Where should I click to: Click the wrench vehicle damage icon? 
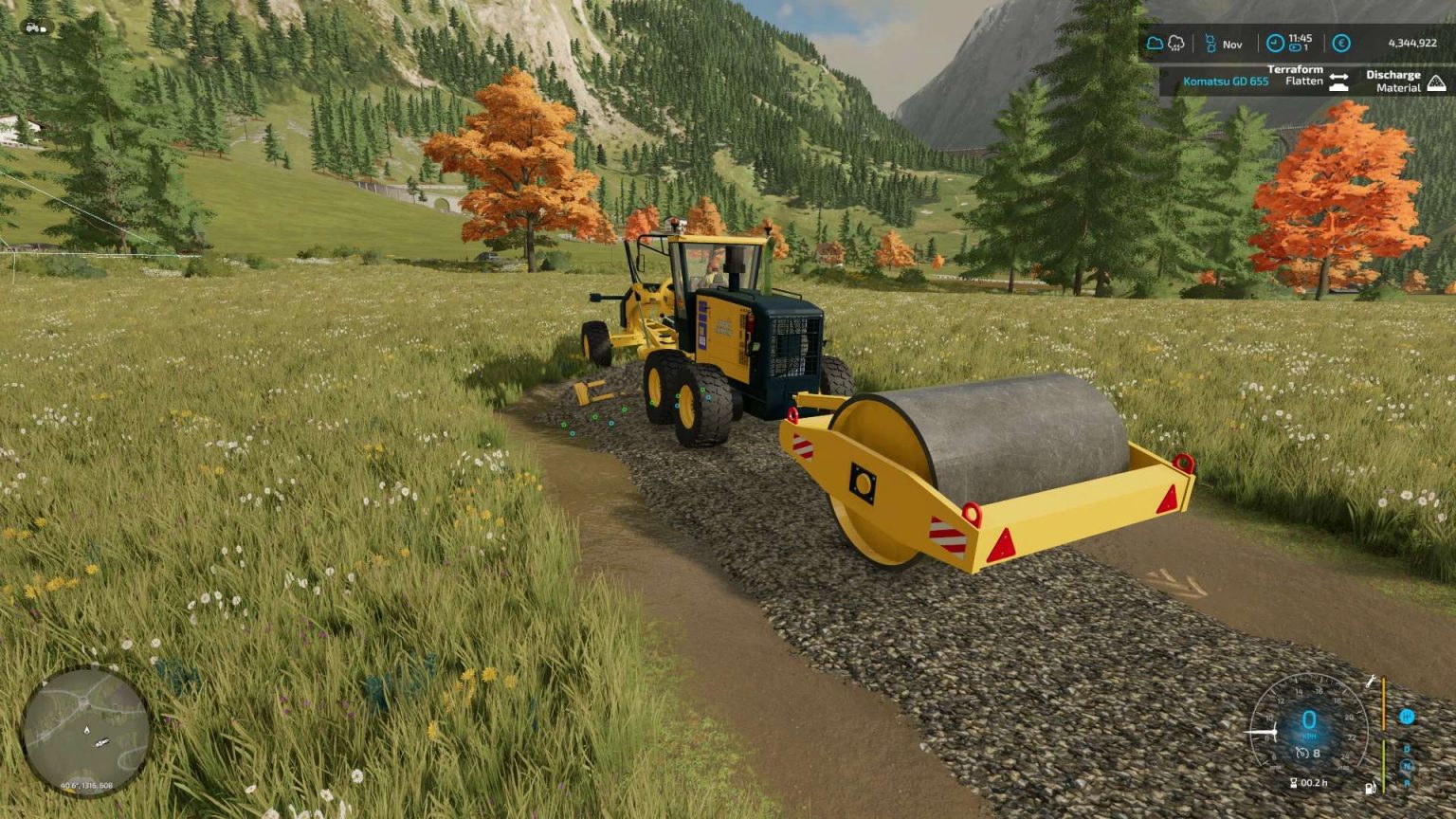[x=1372, y=681]
